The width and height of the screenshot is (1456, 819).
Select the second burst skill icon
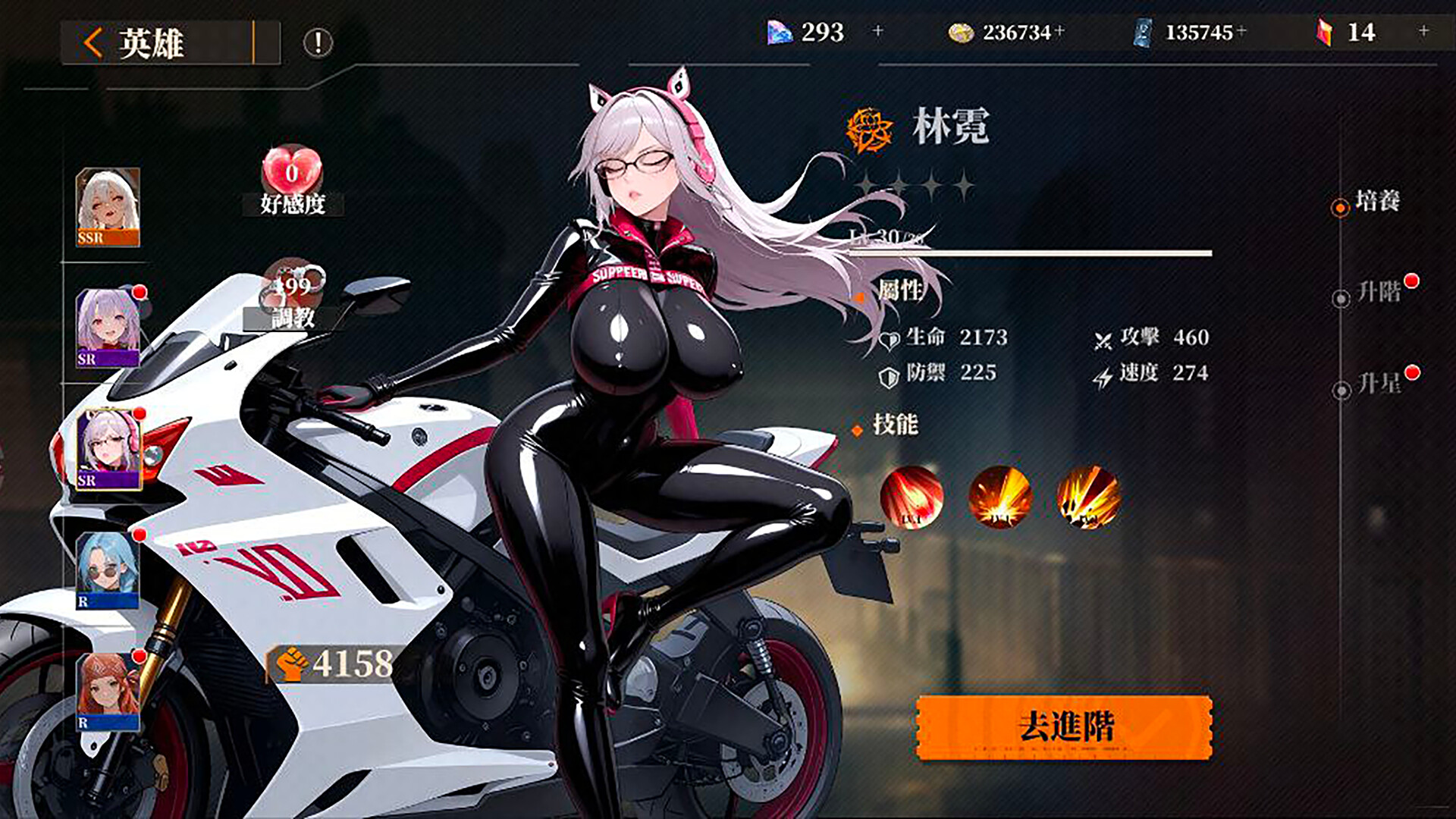tap(999, 497)
